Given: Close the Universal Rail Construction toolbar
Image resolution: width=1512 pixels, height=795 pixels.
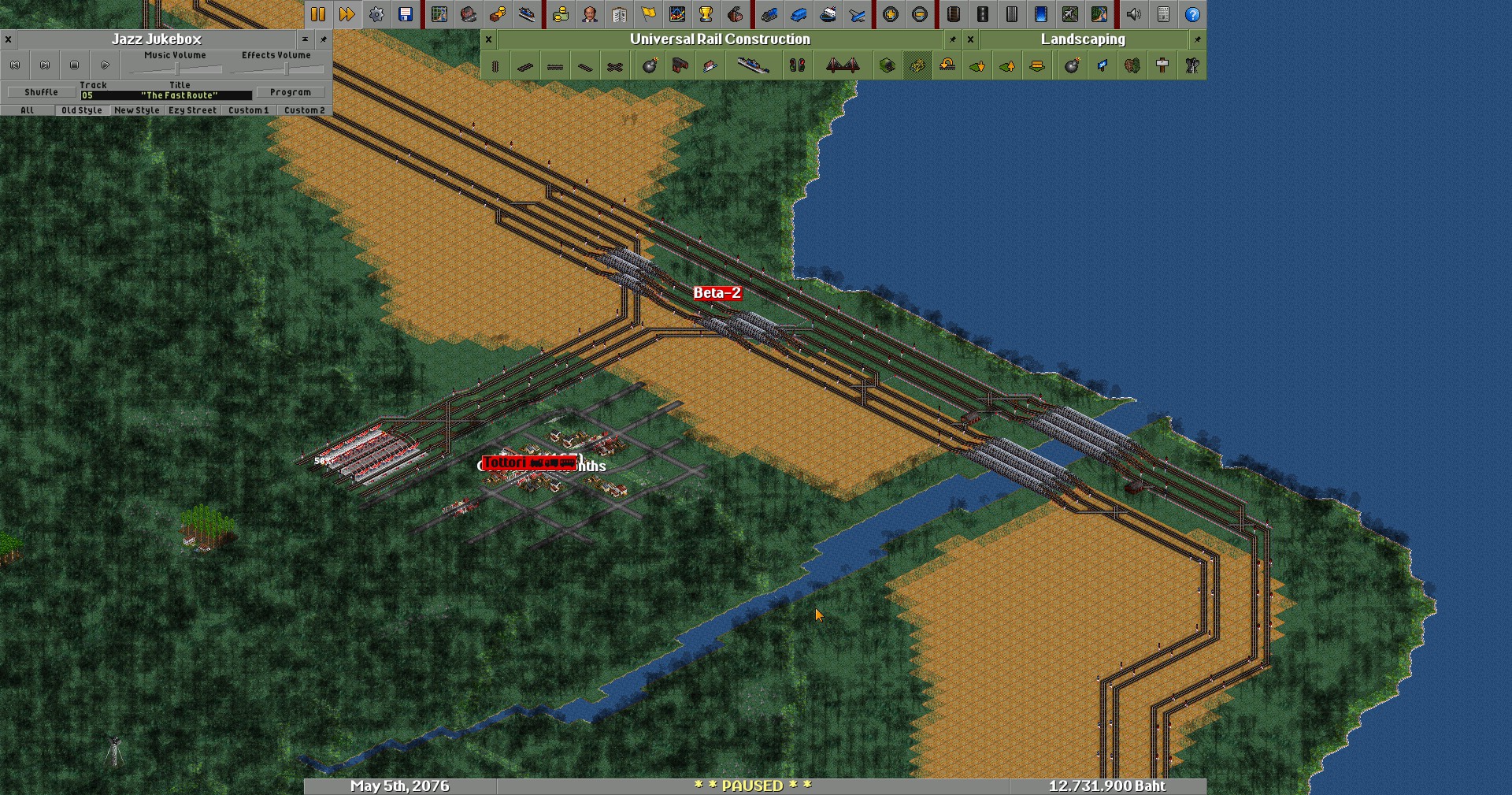Looking at the screenshot, I should 488,39.
